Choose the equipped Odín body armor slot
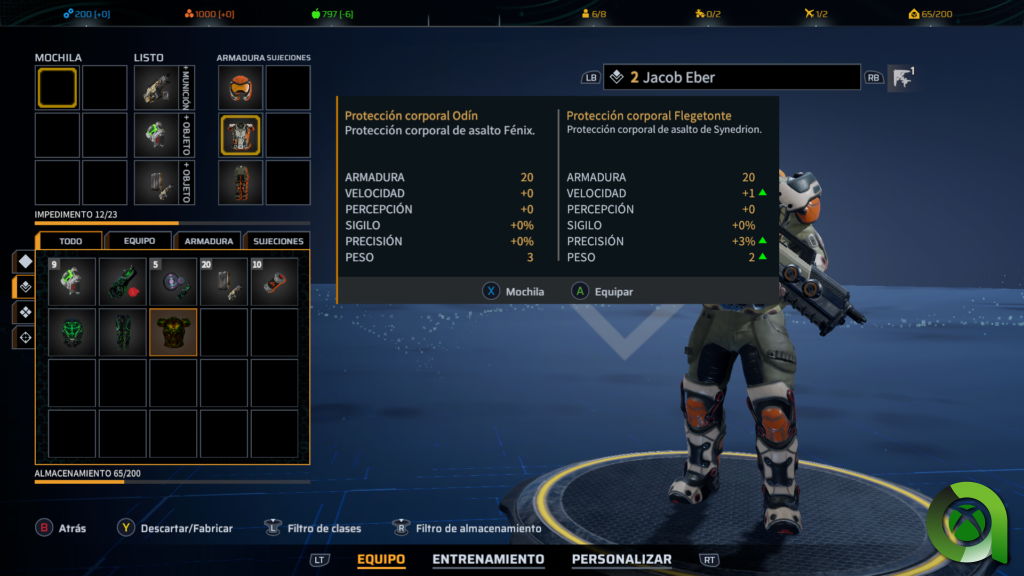Image resolution: width=1024 pixels, height=576 pixels. 240,136
